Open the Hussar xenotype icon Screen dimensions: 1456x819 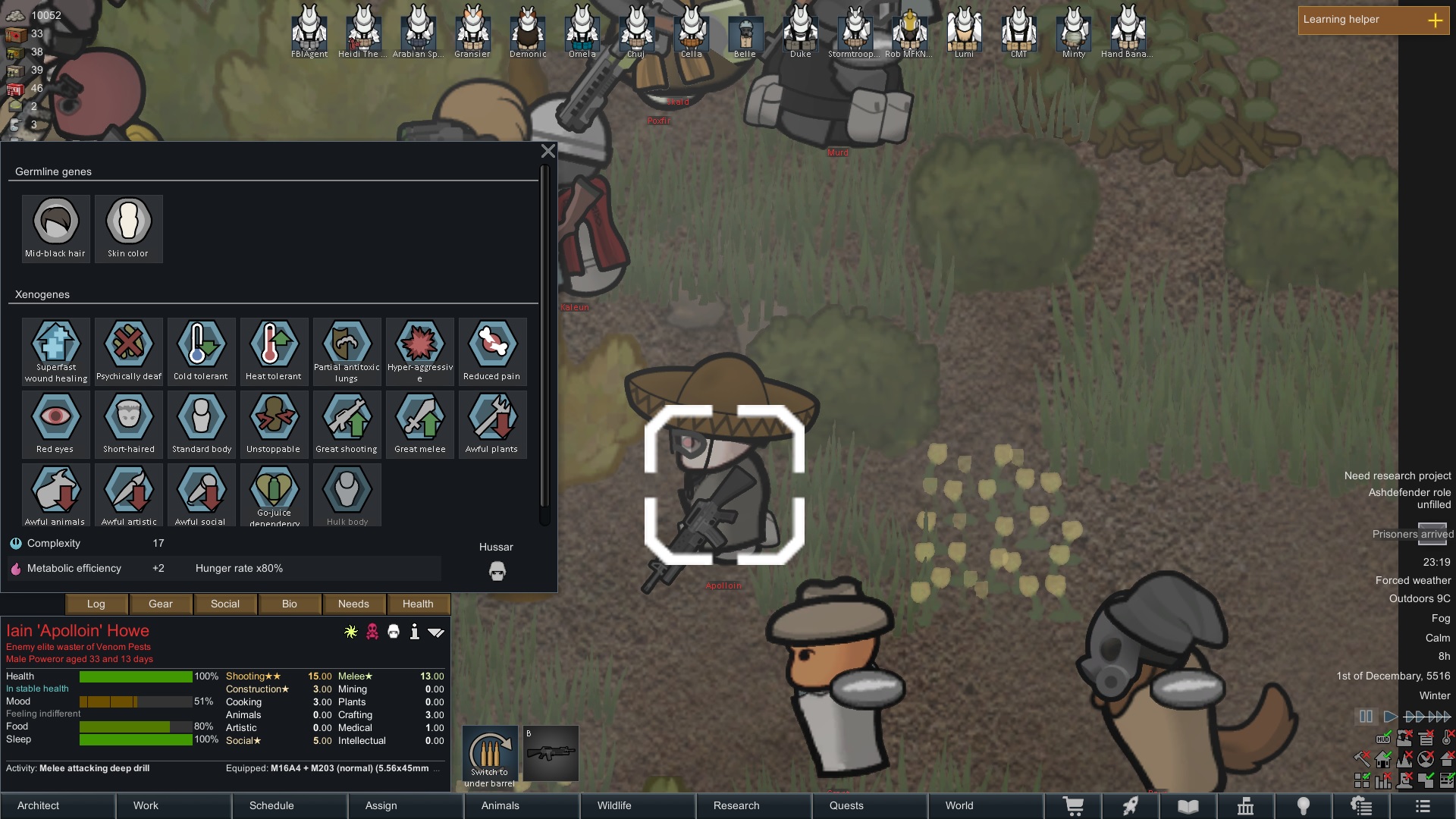497,571
